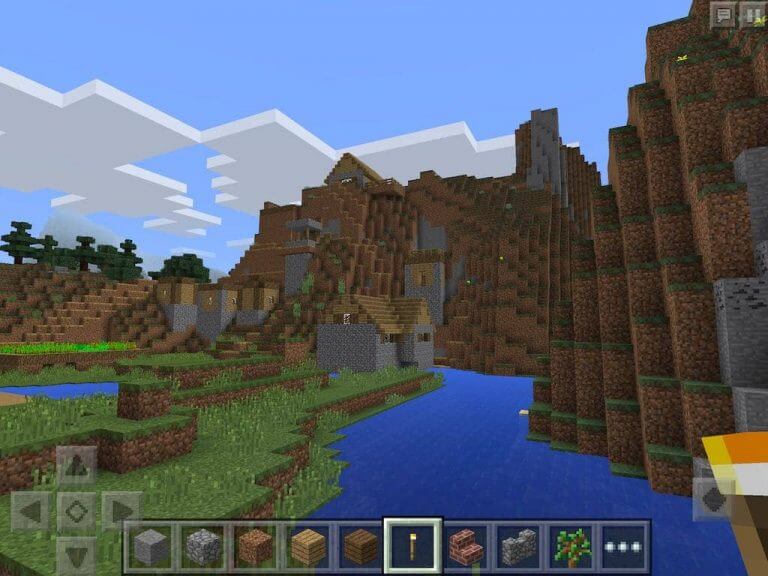Screen dimensions: 768x576
Task: Pause the game with the pause button
Action: [751, 15]
